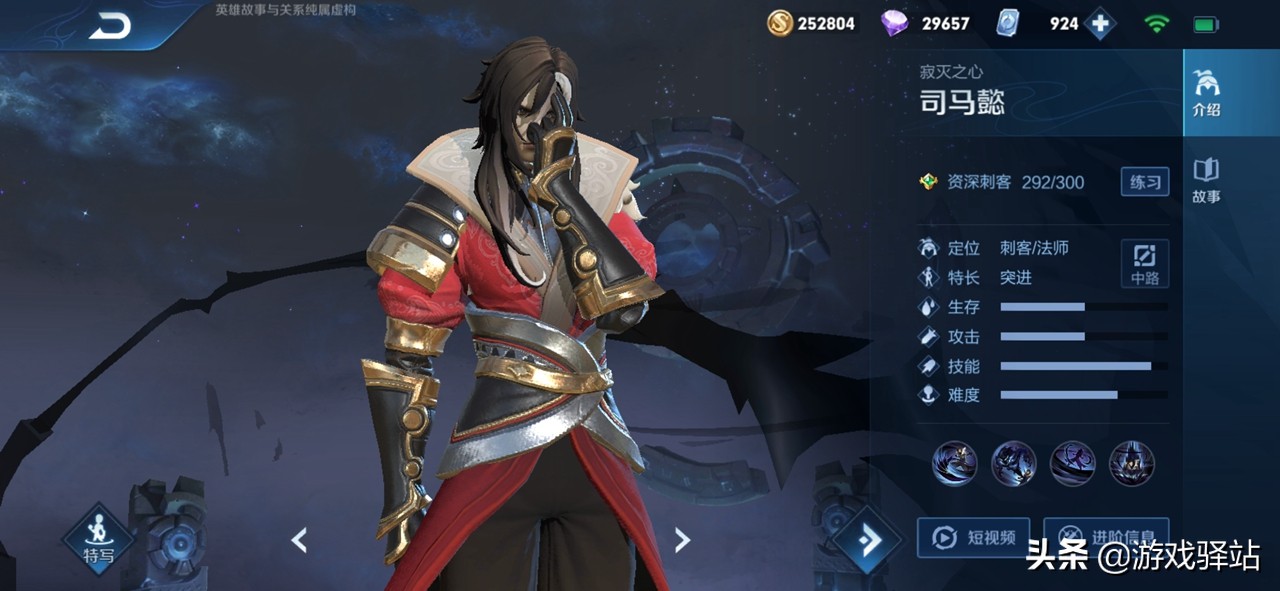Open the 进阶信息 advanced info button
The height and width of the screenshot is (591, 1280).
tap(1105, 538)
